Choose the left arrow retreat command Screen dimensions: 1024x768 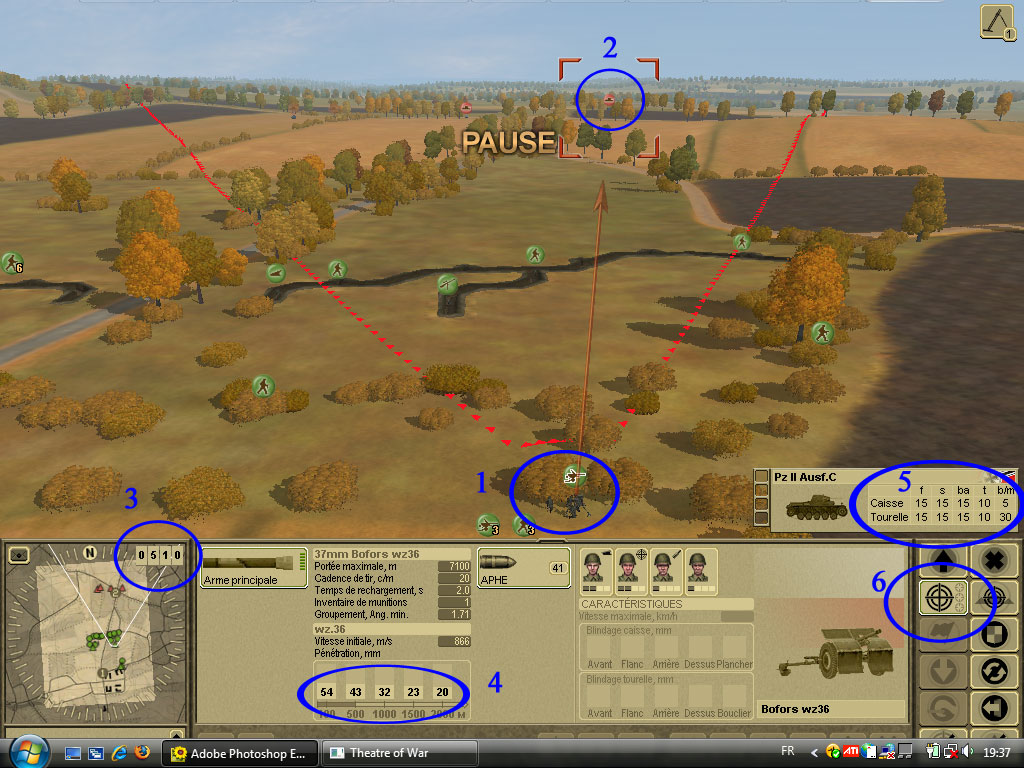(993, 708)
